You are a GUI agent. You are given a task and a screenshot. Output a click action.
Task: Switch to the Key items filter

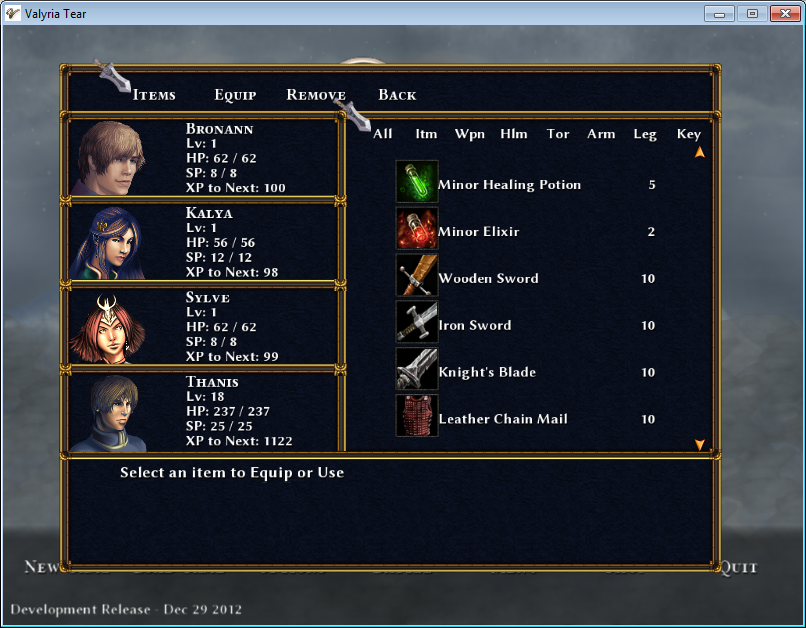[x=689, y=134]
